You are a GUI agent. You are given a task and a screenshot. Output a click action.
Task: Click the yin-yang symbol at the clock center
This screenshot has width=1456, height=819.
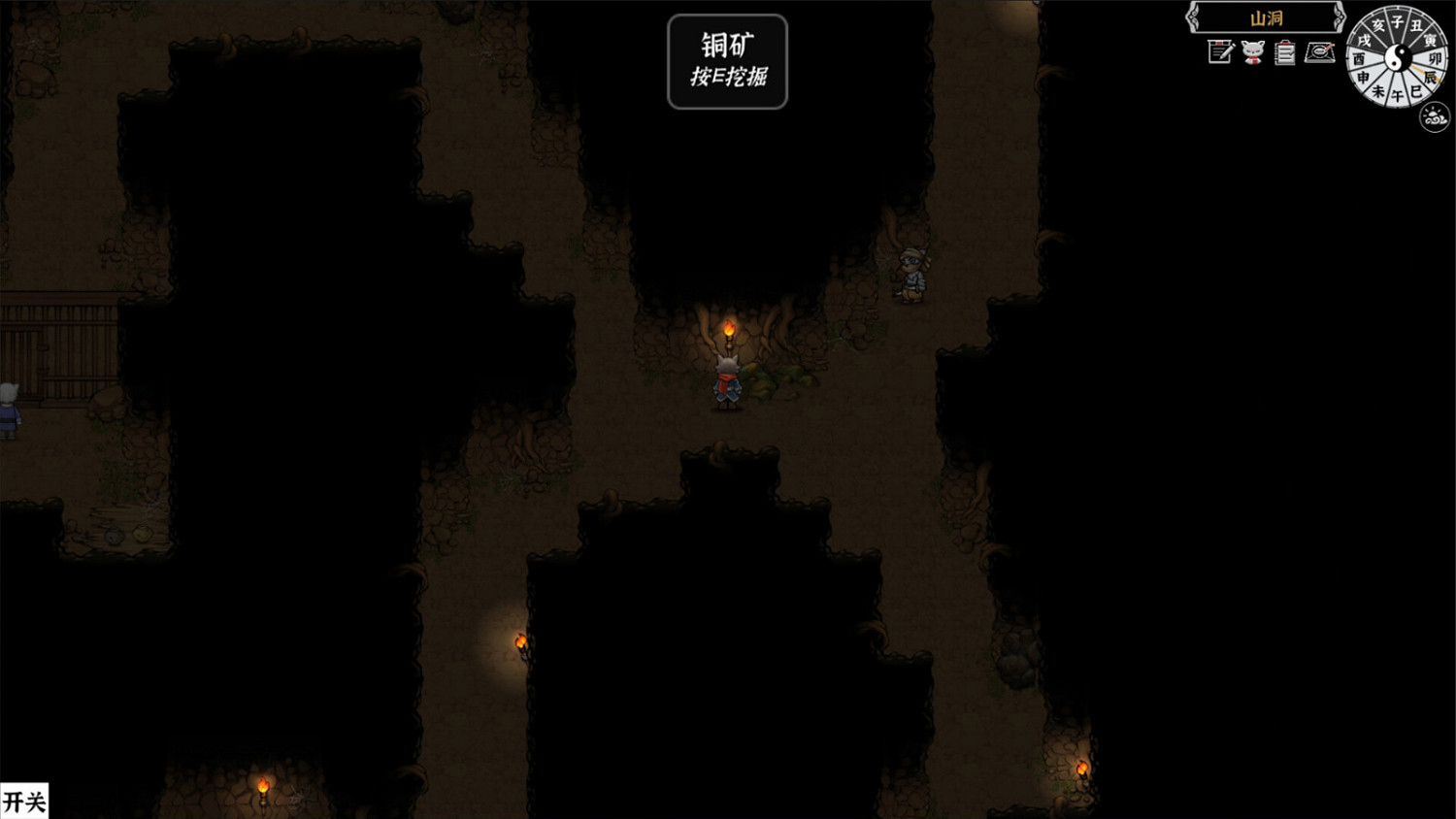[x=1398, y=56]
